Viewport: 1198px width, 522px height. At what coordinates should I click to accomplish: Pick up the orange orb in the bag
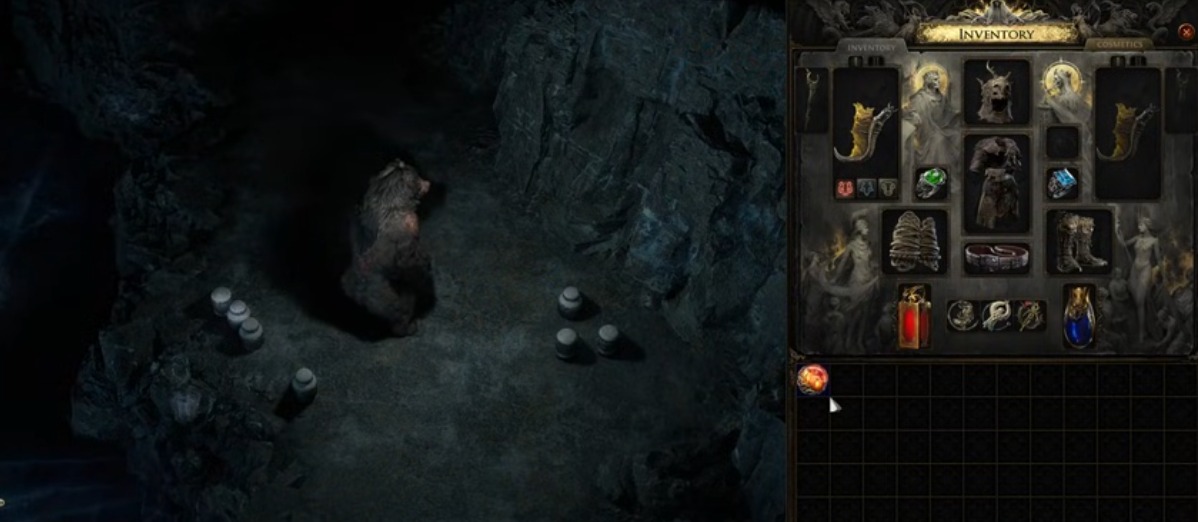812,379
